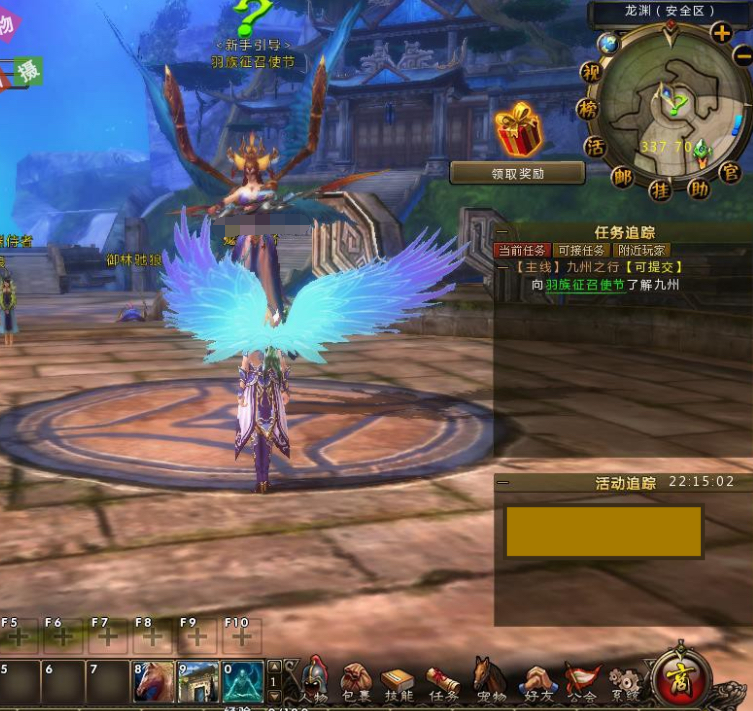753x711 pixels.
Task: Open the red gift box reward icon
Action: (x=519, y=131)
